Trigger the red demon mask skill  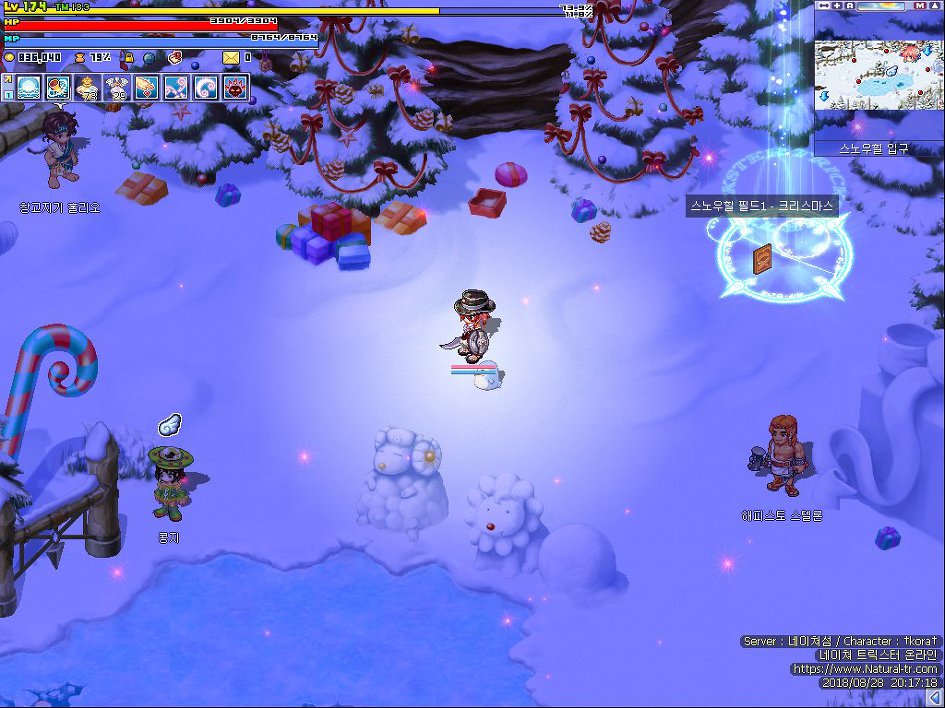pyautogui.click(x=236, y=88)
